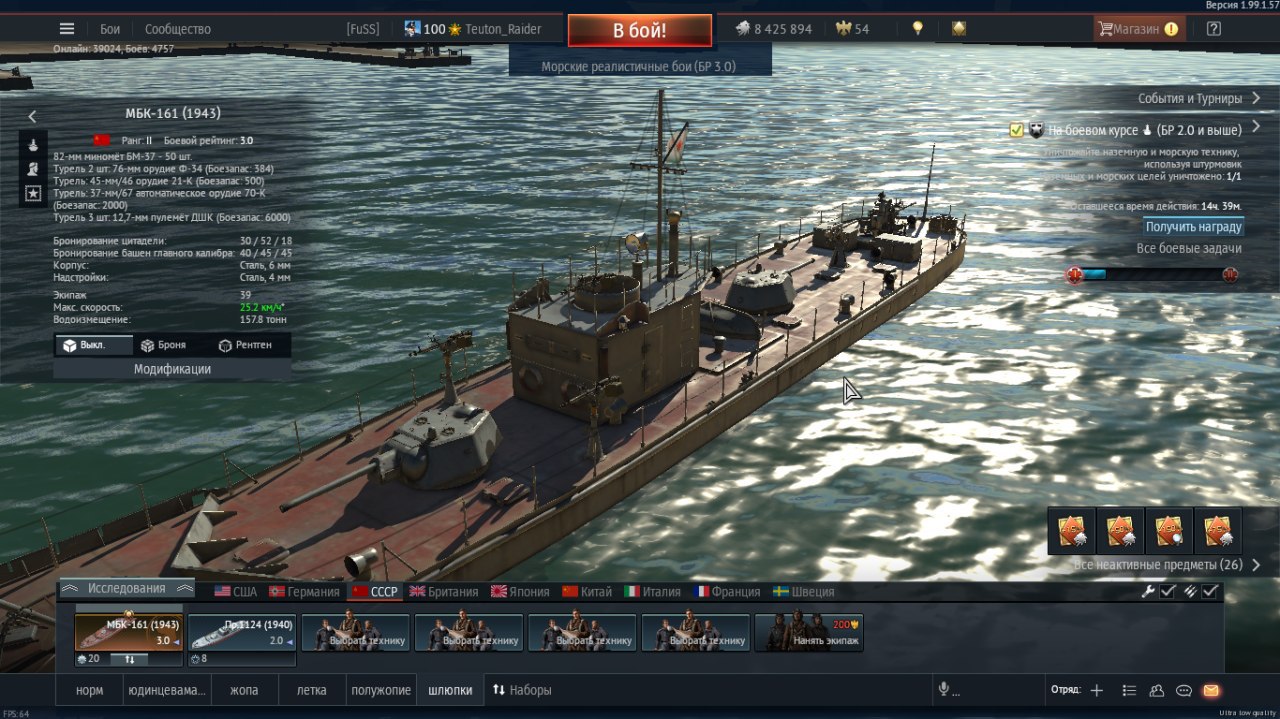
Task: Start battle with the В бой! button
Action: [640, 30]
